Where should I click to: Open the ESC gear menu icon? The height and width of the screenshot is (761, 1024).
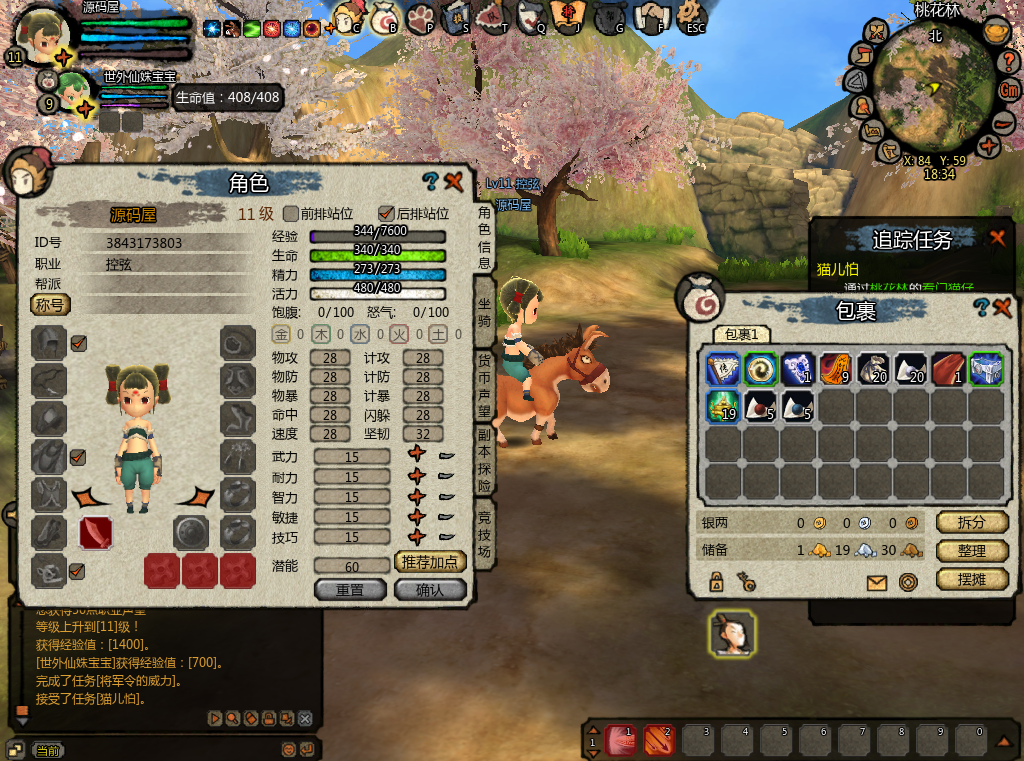692,17
